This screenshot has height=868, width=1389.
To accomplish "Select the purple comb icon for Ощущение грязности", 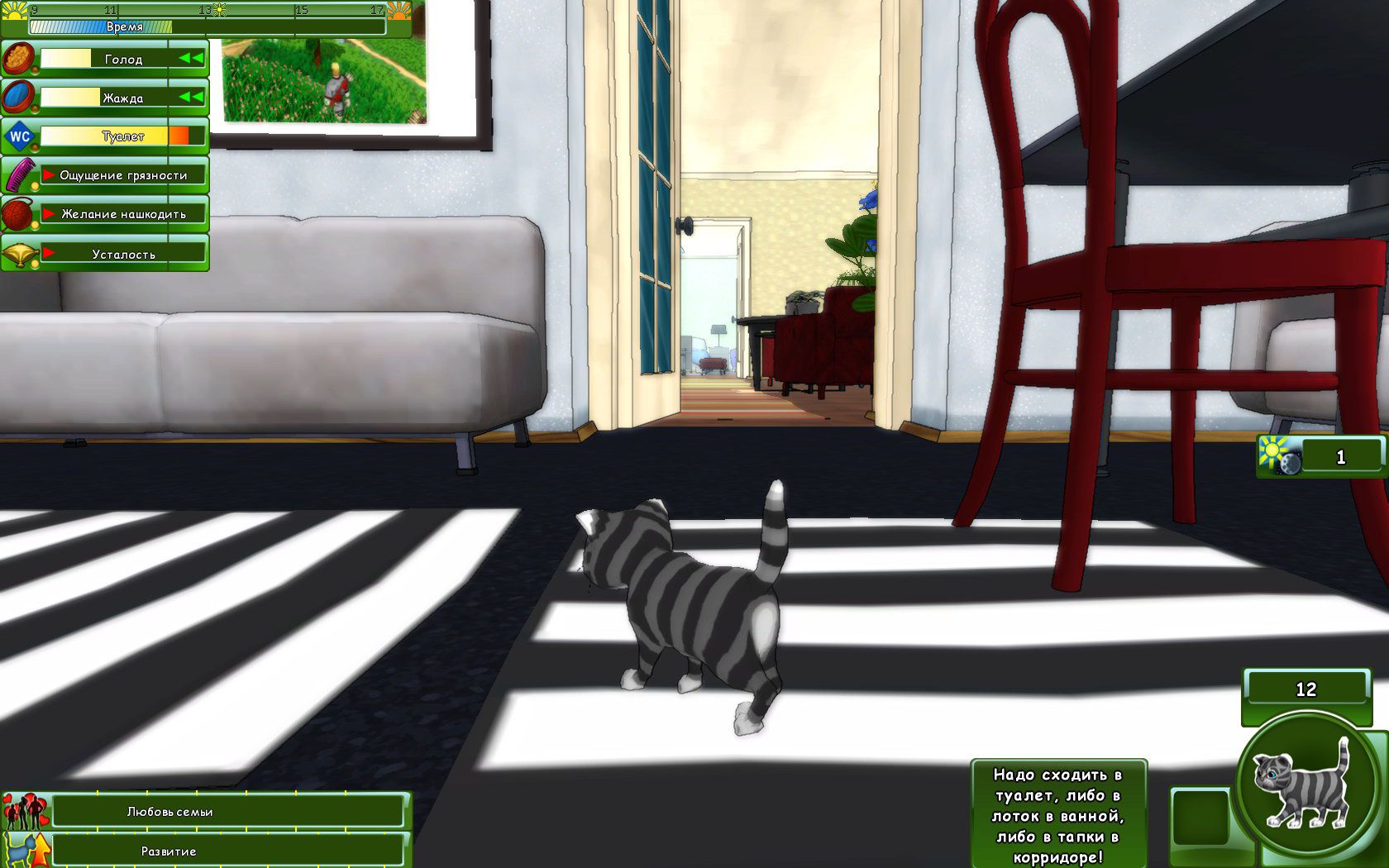I will [19, 176].
